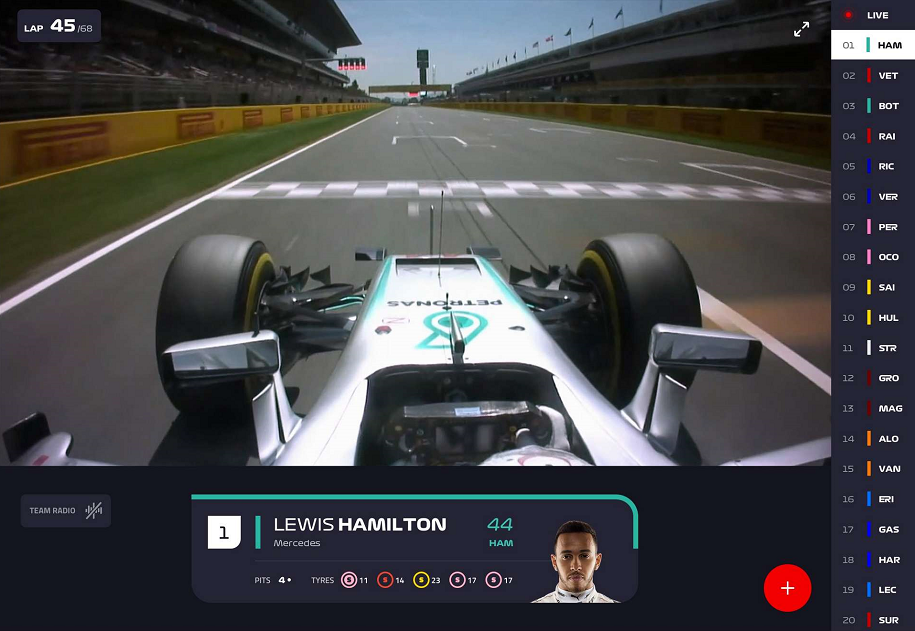The height and width of the screenshot is (631, 915).
Task: Select GAS in the driver list
Action: (x=872, y=529)
